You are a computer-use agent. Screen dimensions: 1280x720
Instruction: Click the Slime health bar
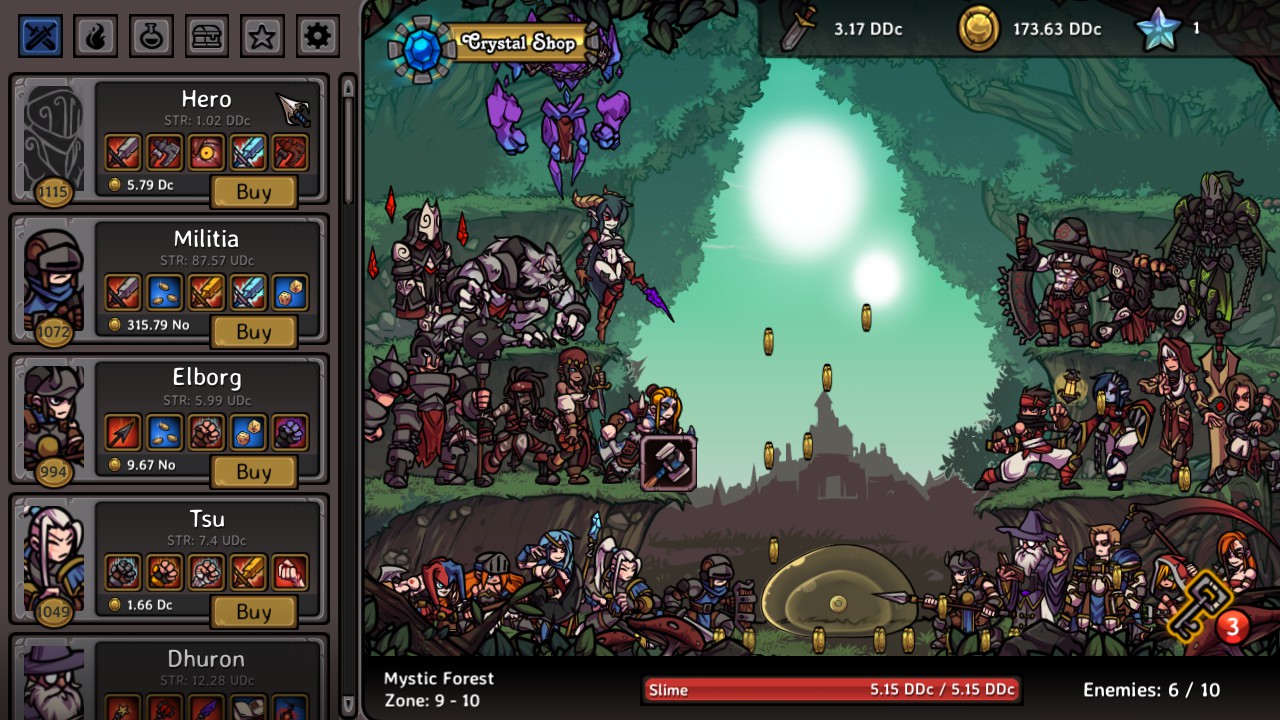(833, 689)
